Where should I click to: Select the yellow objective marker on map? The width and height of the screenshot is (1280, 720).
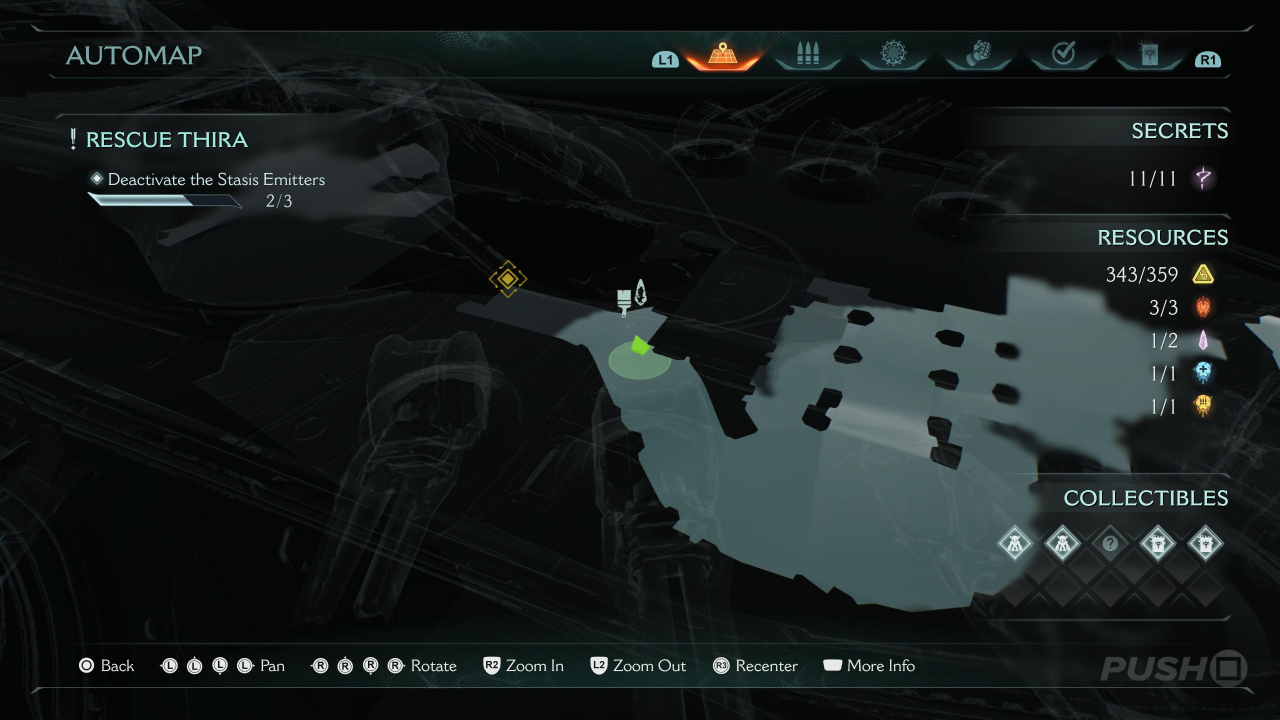tap(508, 278)
